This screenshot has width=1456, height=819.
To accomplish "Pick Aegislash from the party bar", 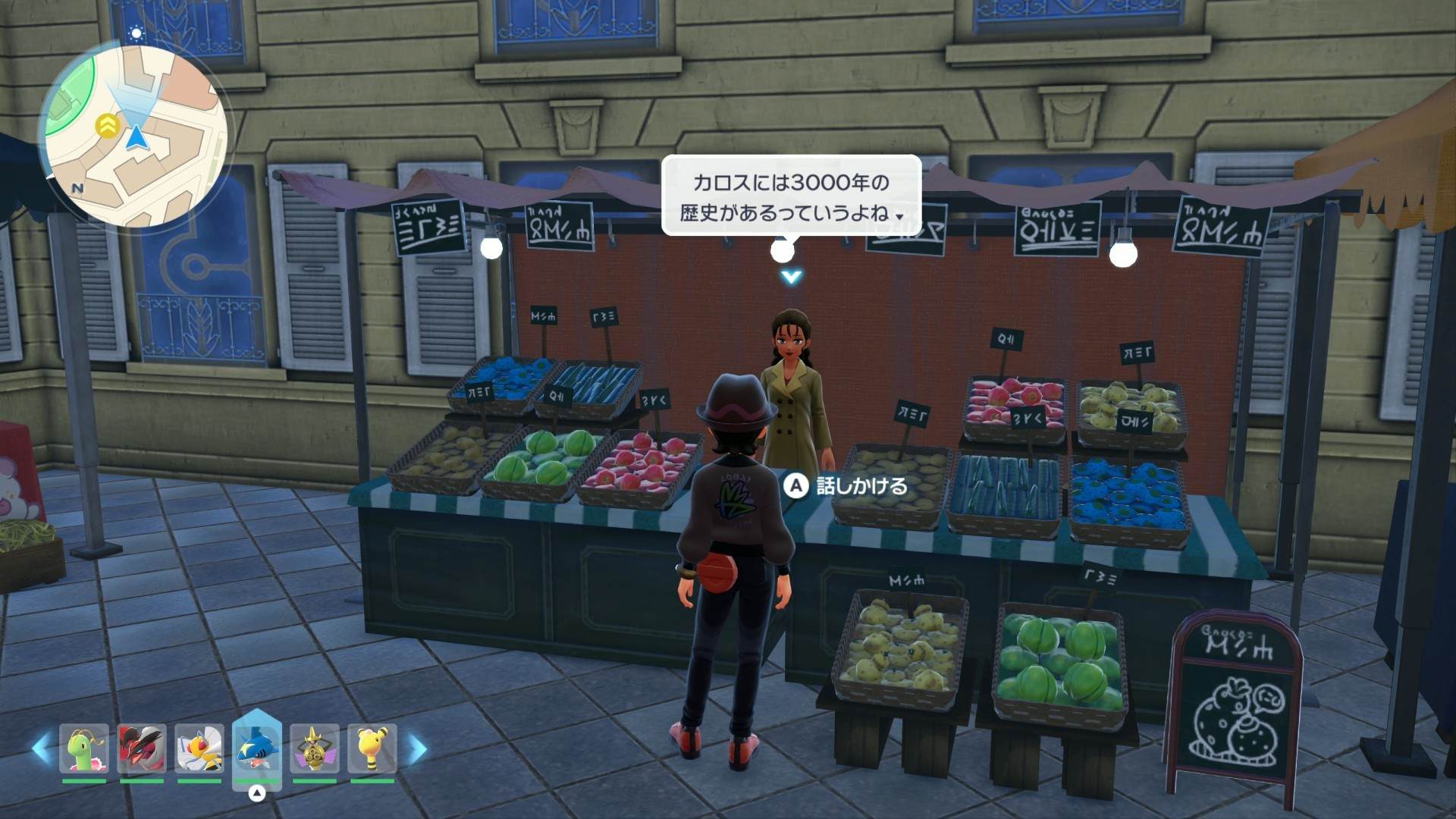I will [315, 749].
